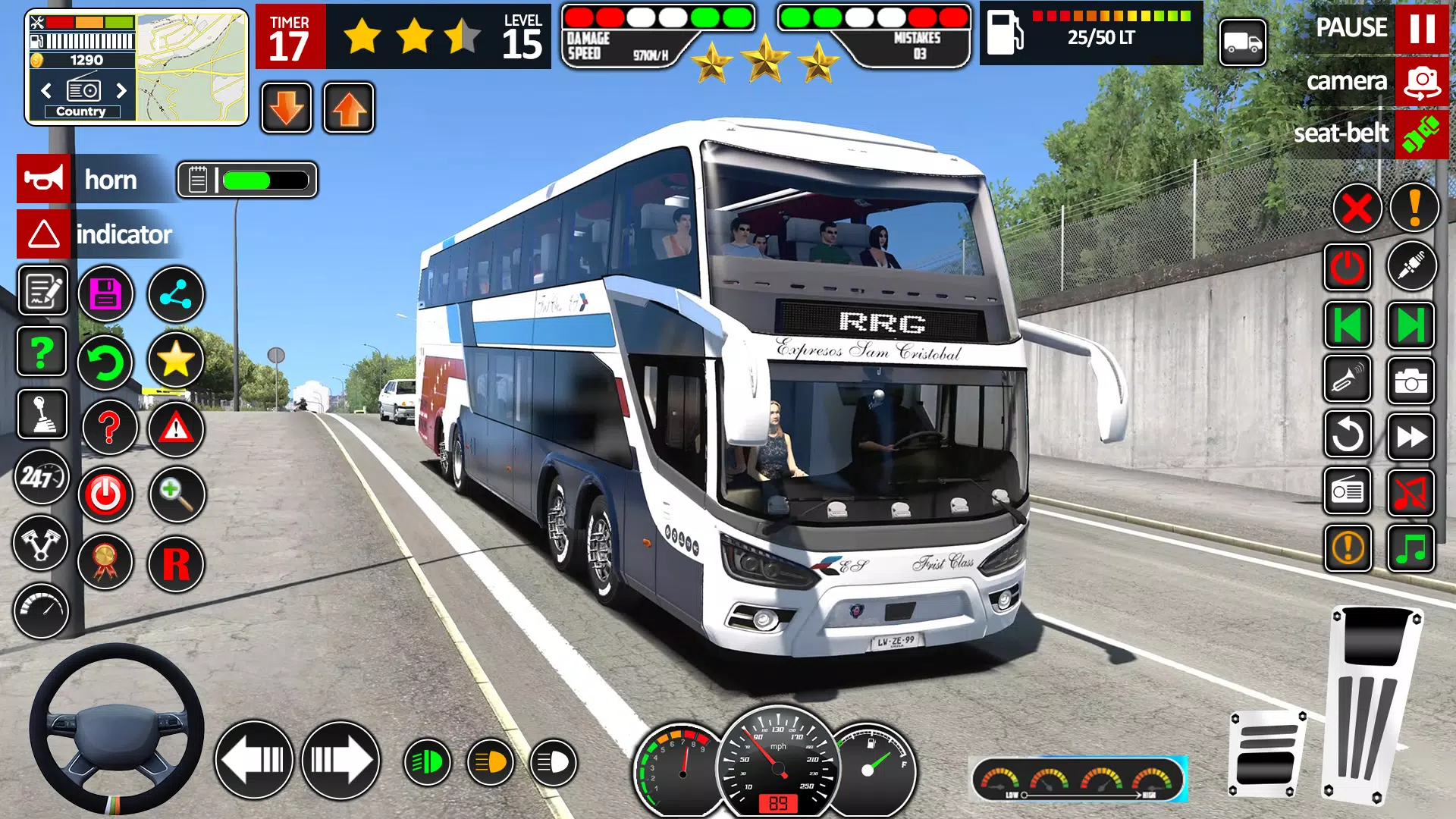Switch on the green headlight beam icon
Viewport: 1456px width, 819px height.
427,762
